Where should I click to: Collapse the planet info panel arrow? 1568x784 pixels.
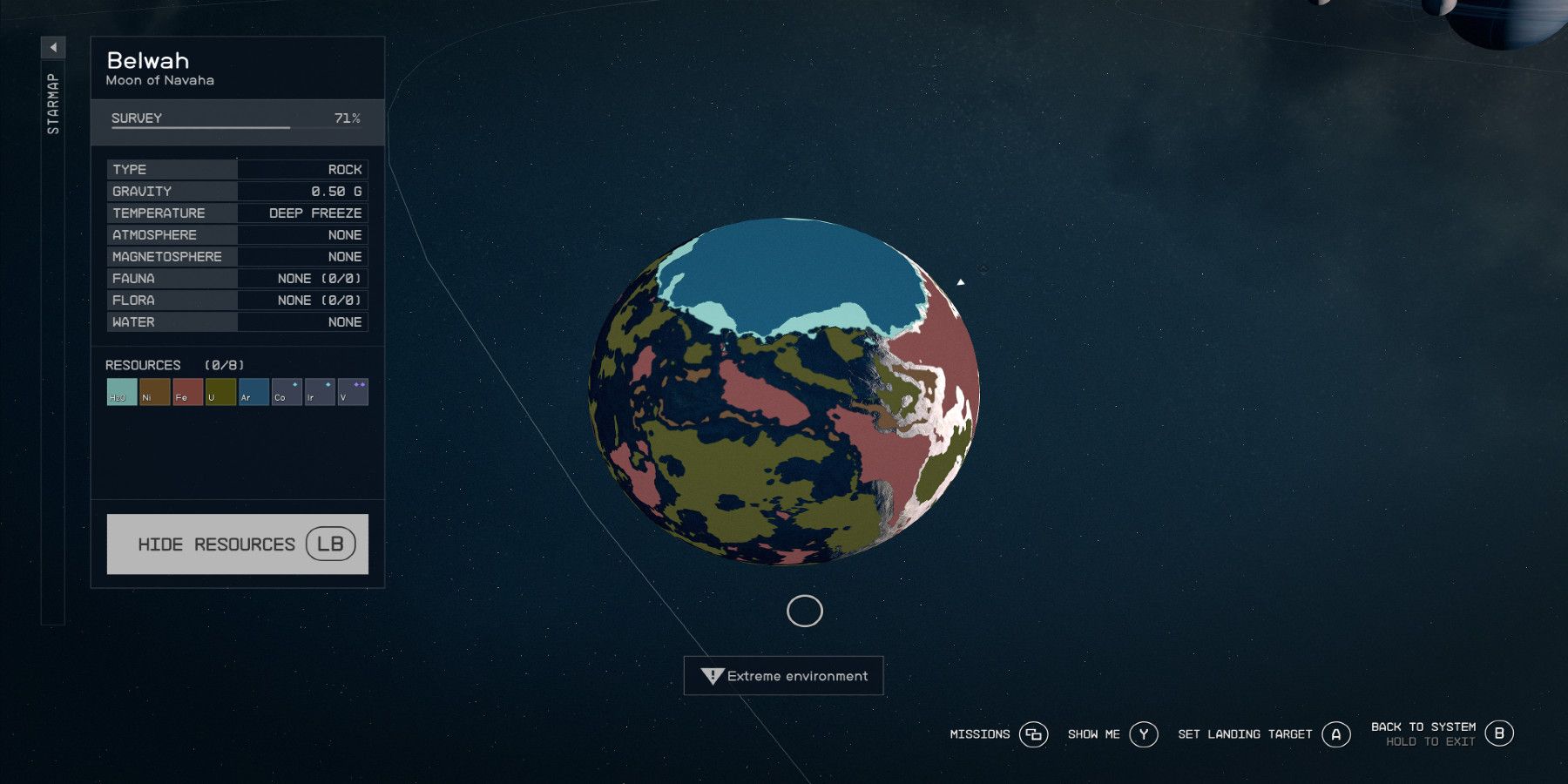(x=53, y=49)
